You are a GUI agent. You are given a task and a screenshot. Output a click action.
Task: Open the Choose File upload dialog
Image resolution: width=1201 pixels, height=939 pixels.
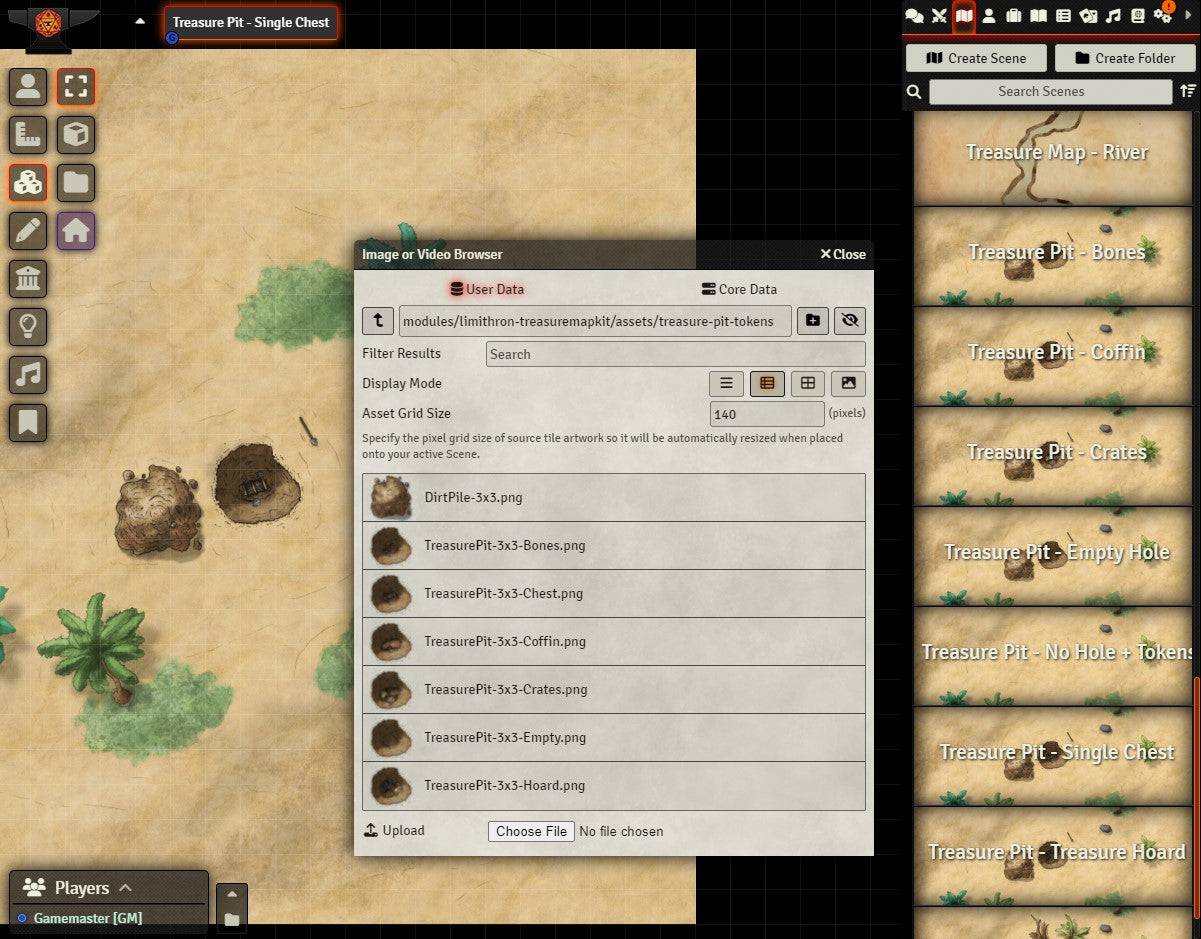(531, 831)
